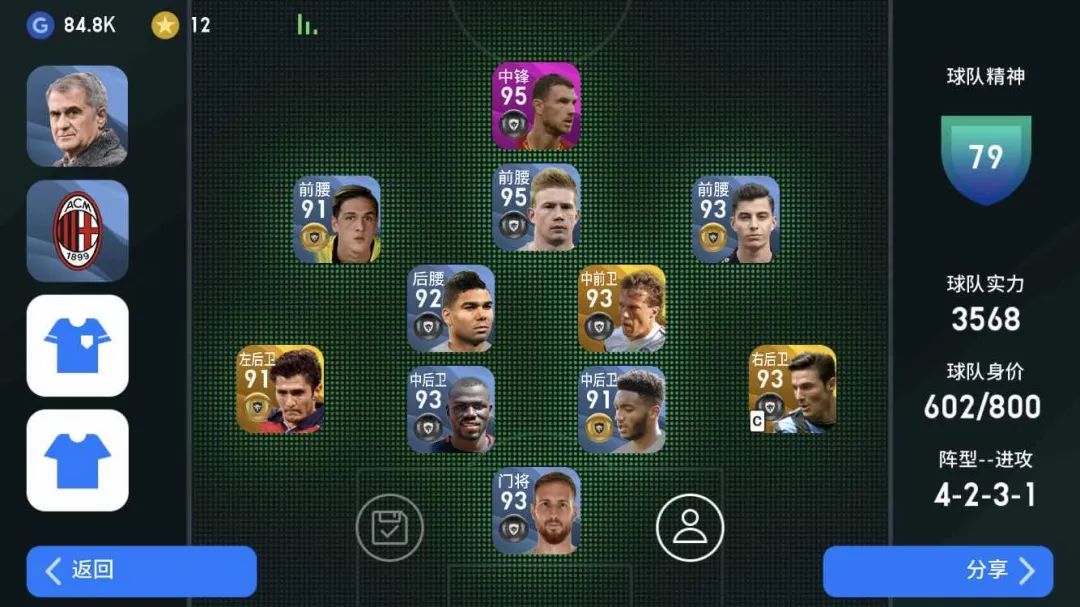Screen dimensions: 1080x607
Task: Choose the shirt with white collar tile
Action: [x=77, y=345]
